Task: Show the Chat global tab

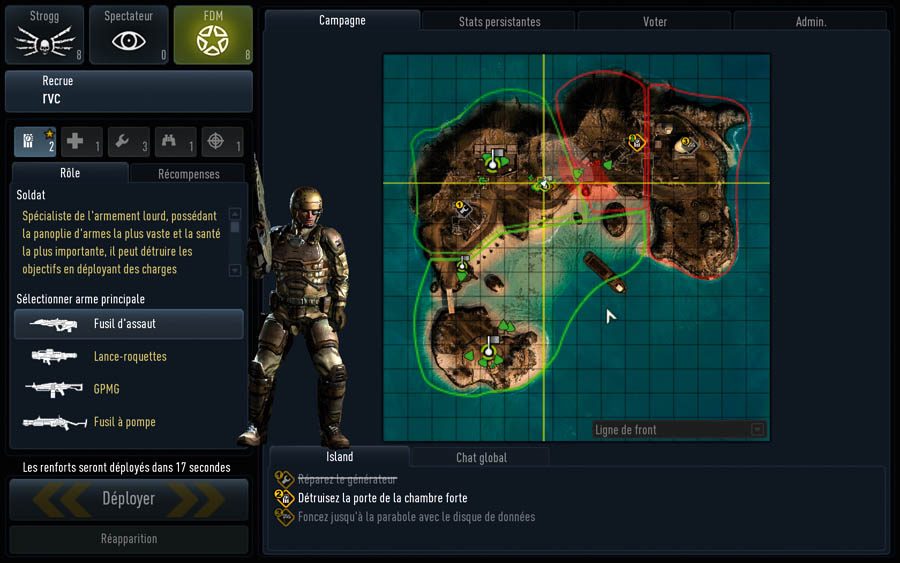Action: (x=481, y=458)
